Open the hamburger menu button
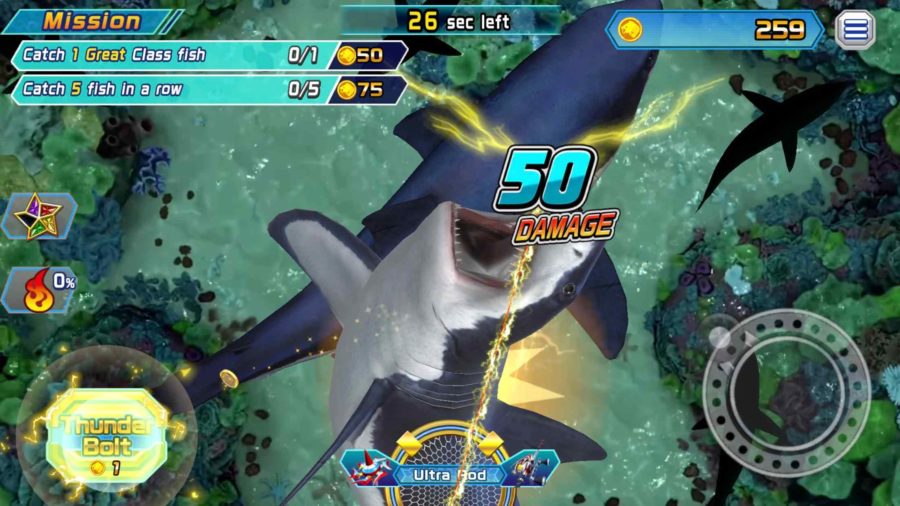This screenshot has width=900, height=506. pos(855,30)
